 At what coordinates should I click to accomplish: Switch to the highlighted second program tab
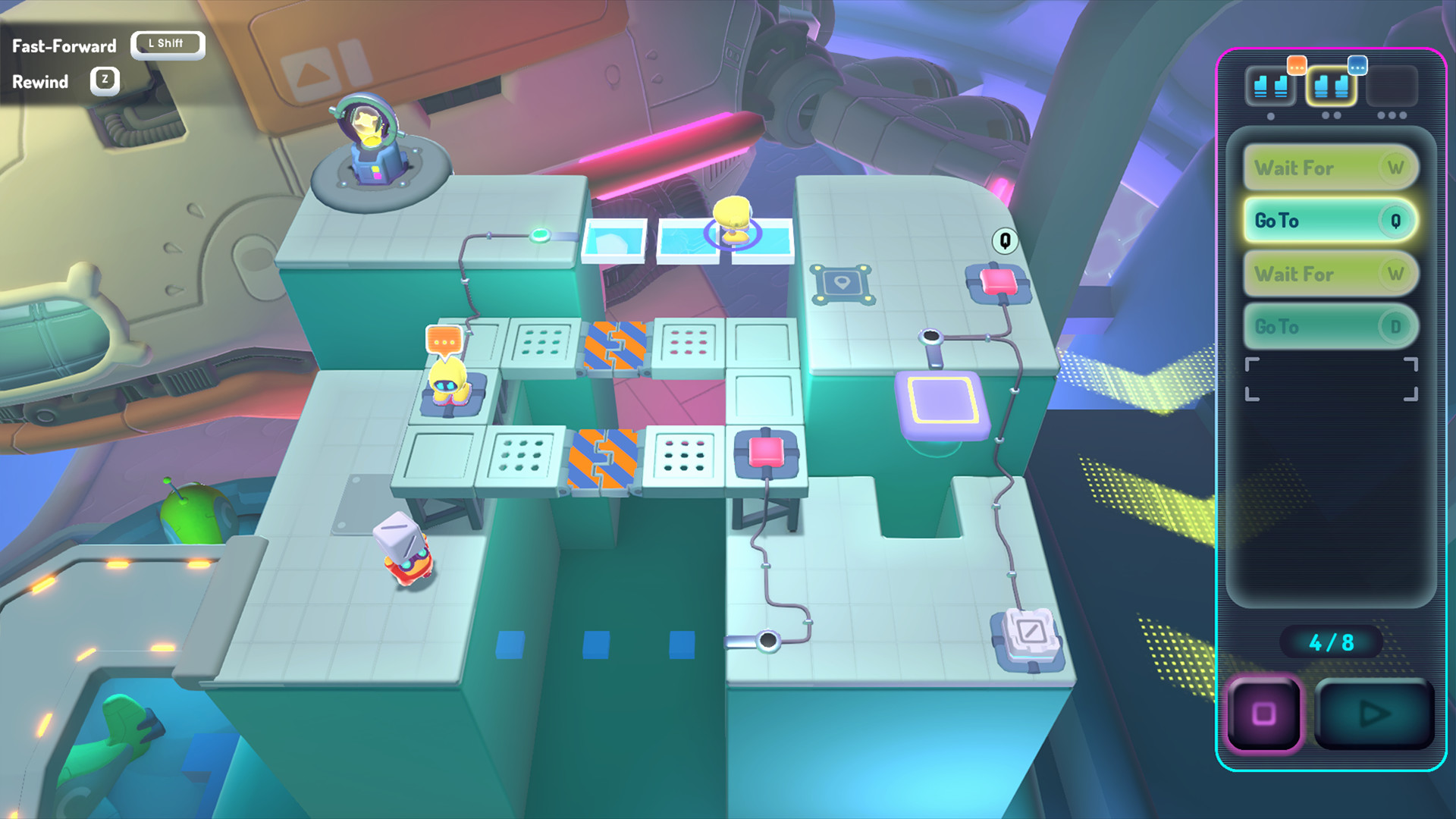1332,86
